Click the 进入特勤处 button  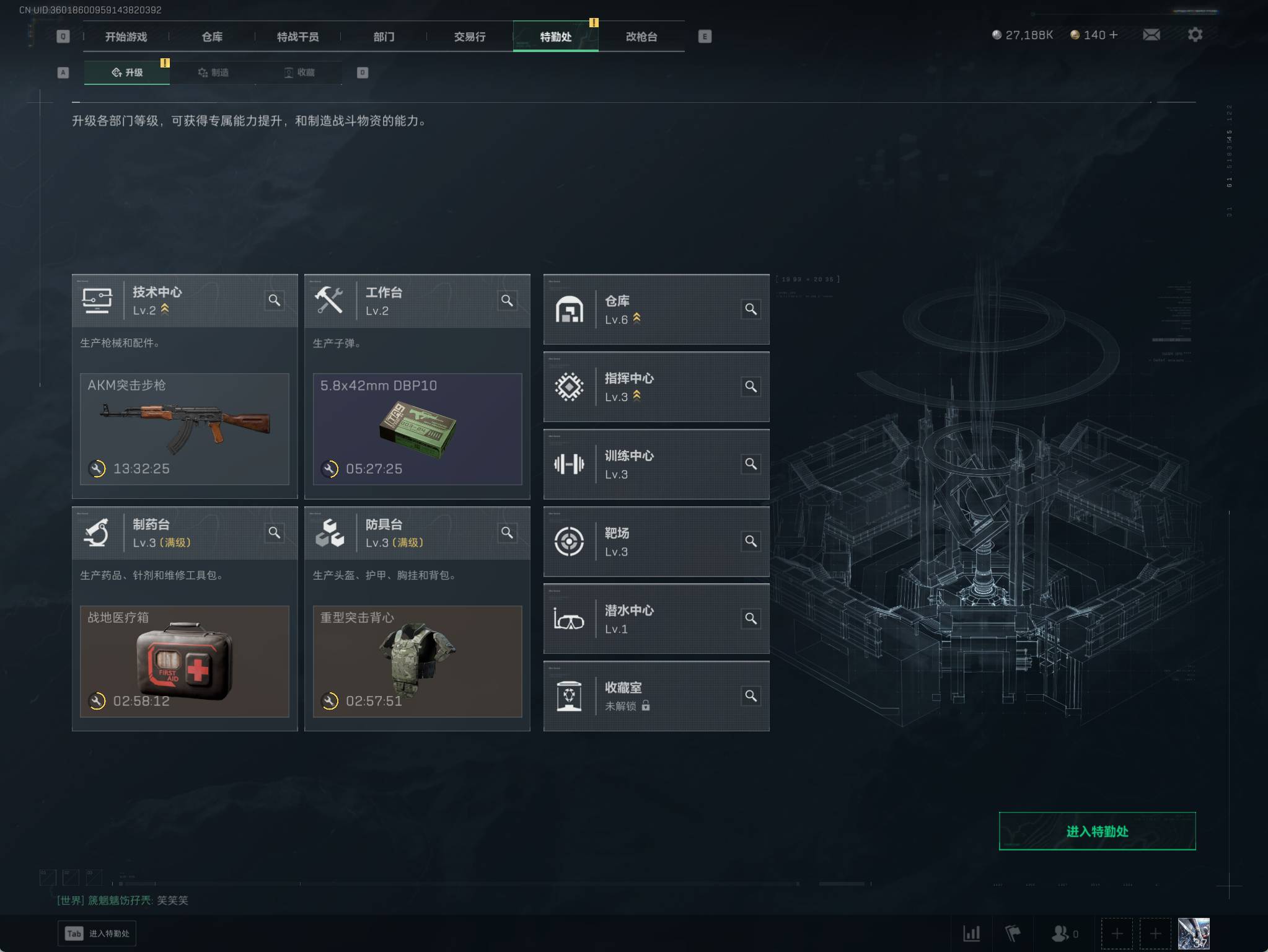pos(1097,831)
